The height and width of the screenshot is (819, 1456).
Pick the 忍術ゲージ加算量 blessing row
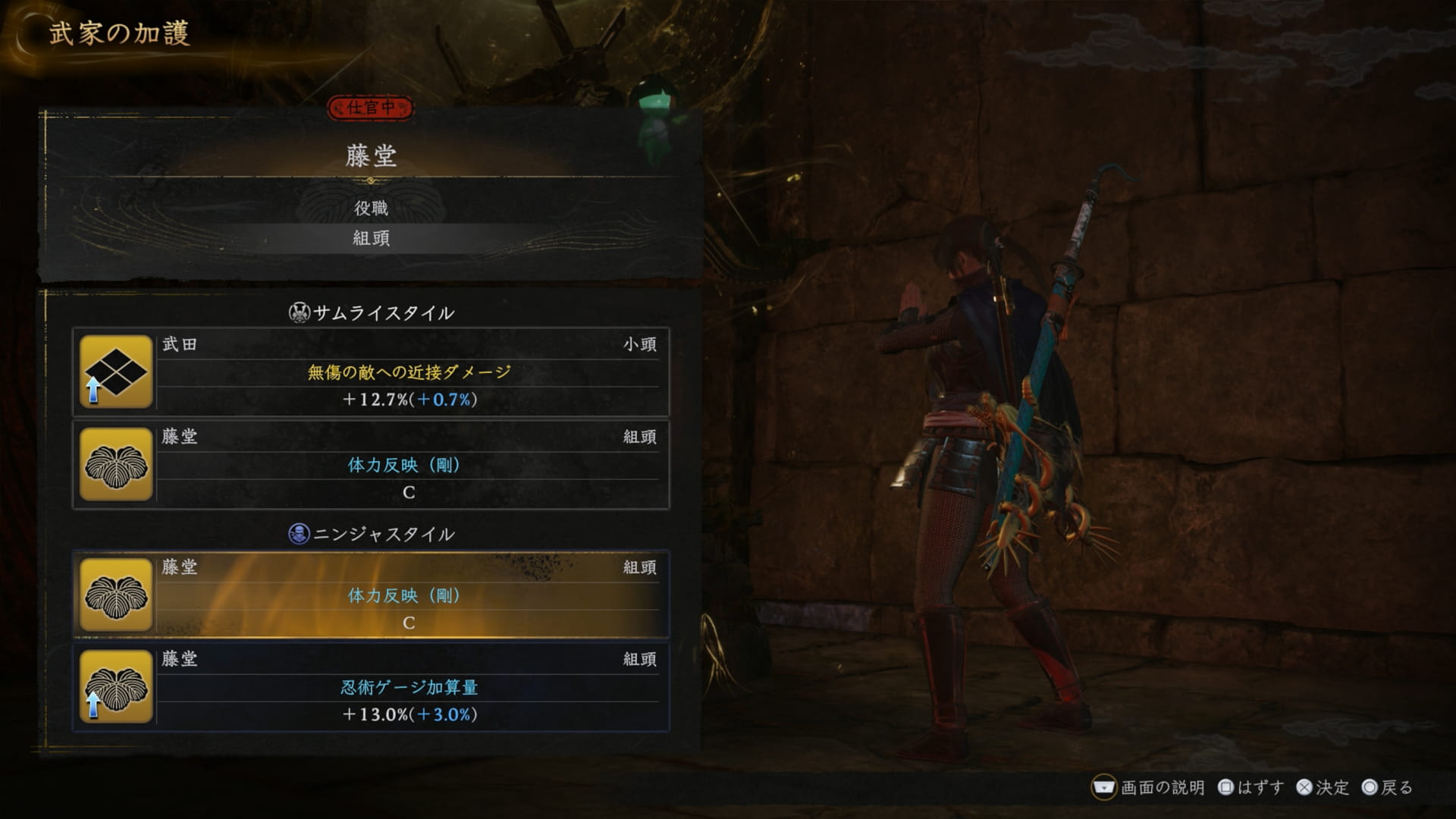(409, 688)
